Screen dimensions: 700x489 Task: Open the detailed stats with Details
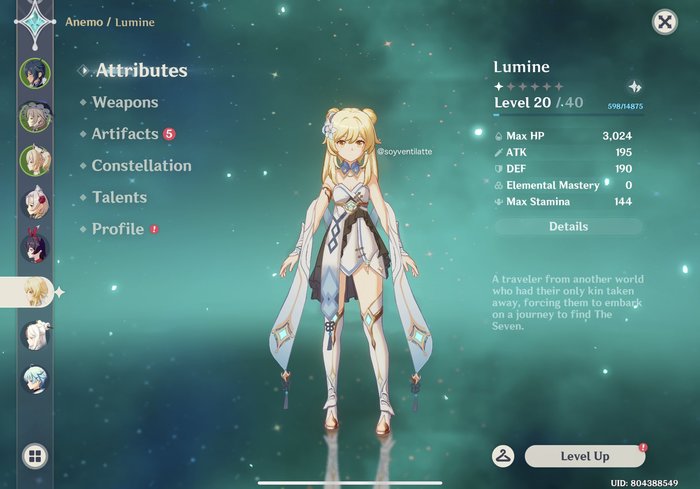point(568,227)
